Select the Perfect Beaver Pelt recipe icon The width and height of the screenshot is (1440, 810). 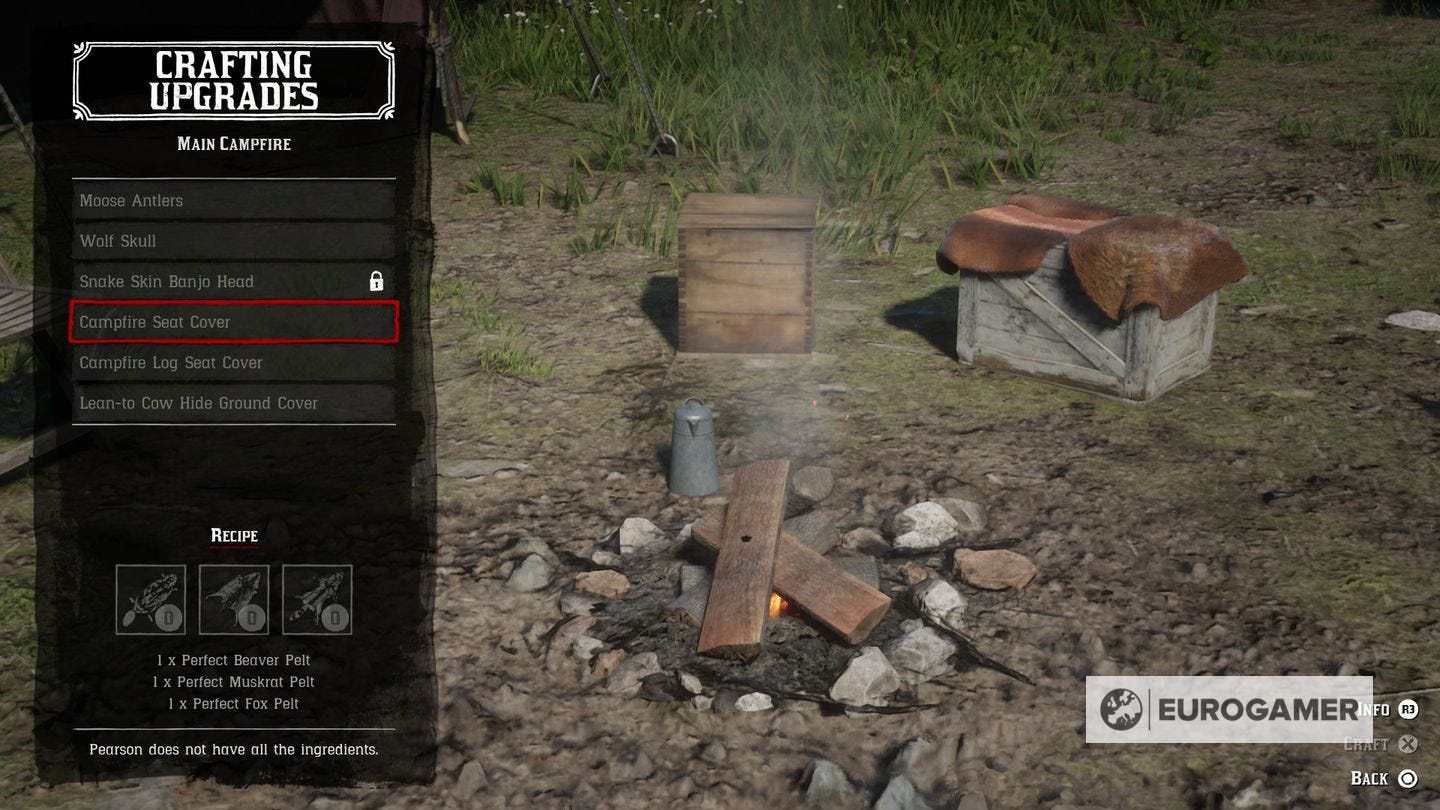coord(150,598)
